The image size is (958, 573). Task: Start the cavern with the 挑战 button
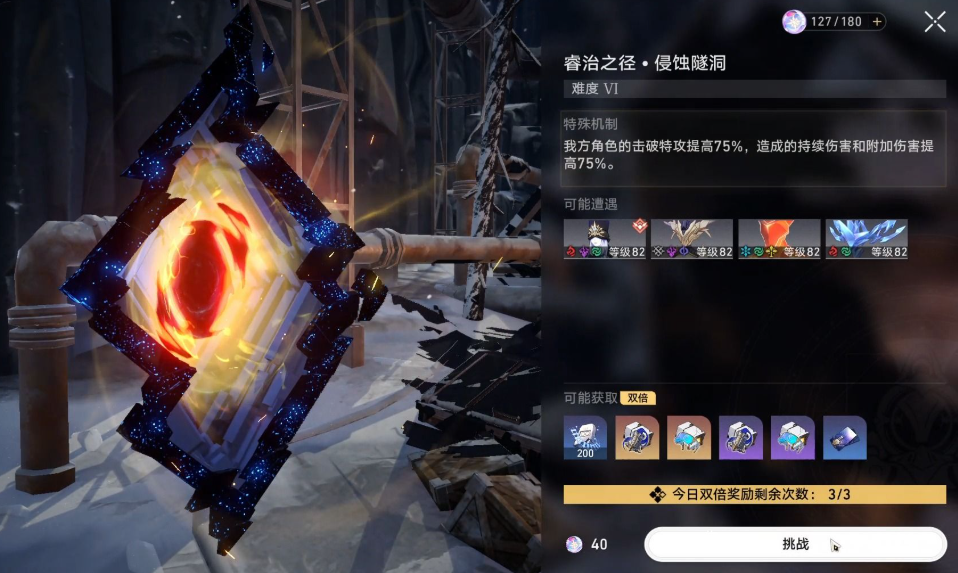click(x=795, y=544)
